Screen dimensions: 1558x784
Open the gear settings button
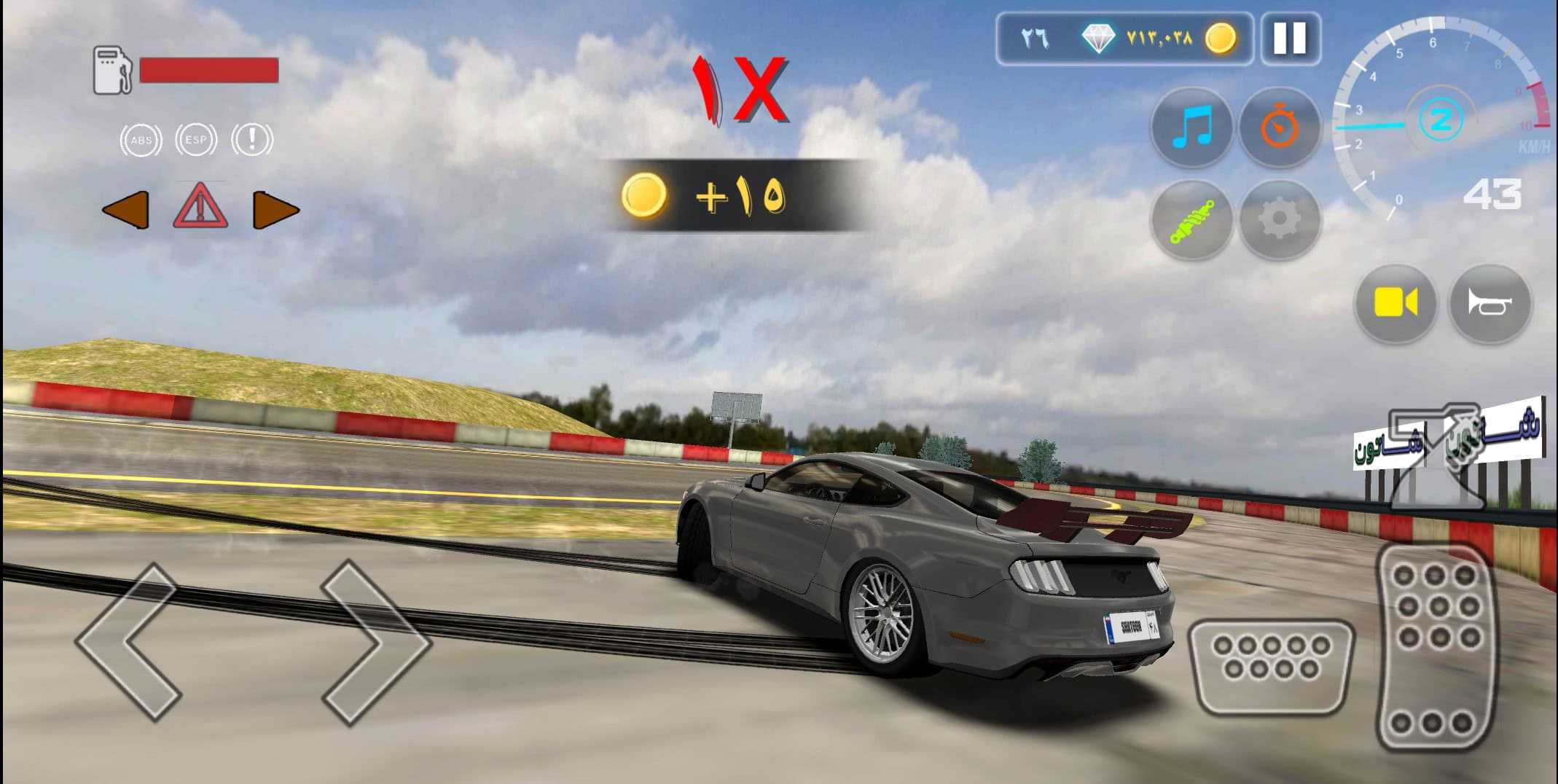tap(1280, 219)
